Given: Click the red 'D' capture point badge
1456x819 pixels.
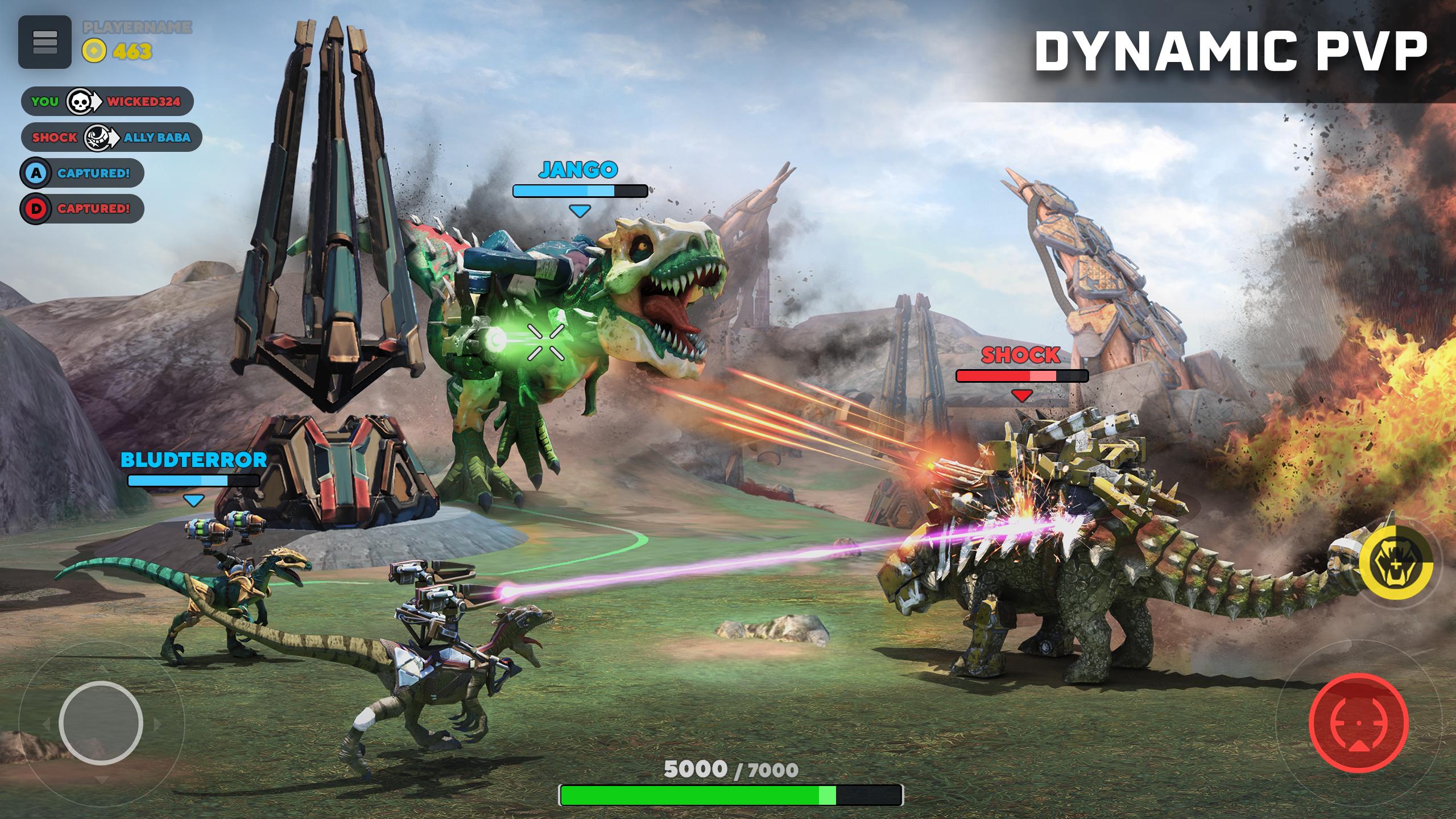Looking at the screenshot, I should click(x=36, y=210).
